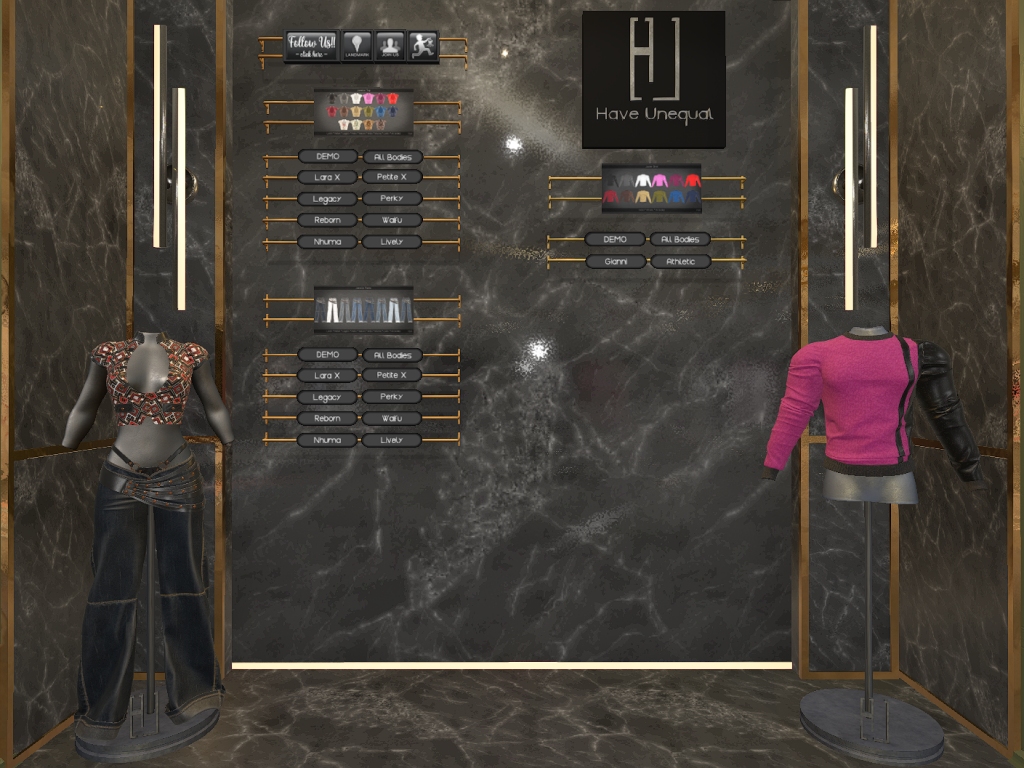
Task: Get the store Landmark
Action: pyautogui.click(x=357, y=46)
